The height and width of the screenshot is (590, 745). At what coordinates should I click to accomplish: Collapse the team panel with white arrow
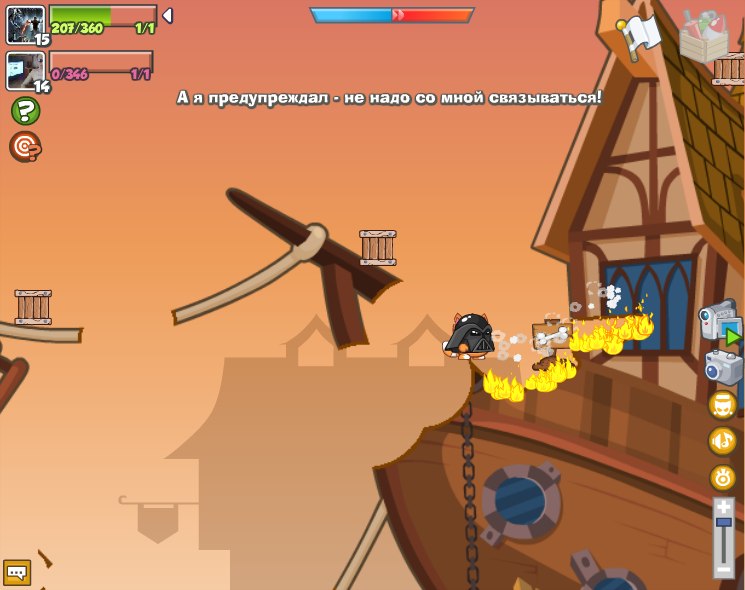(x=167, y=15)
